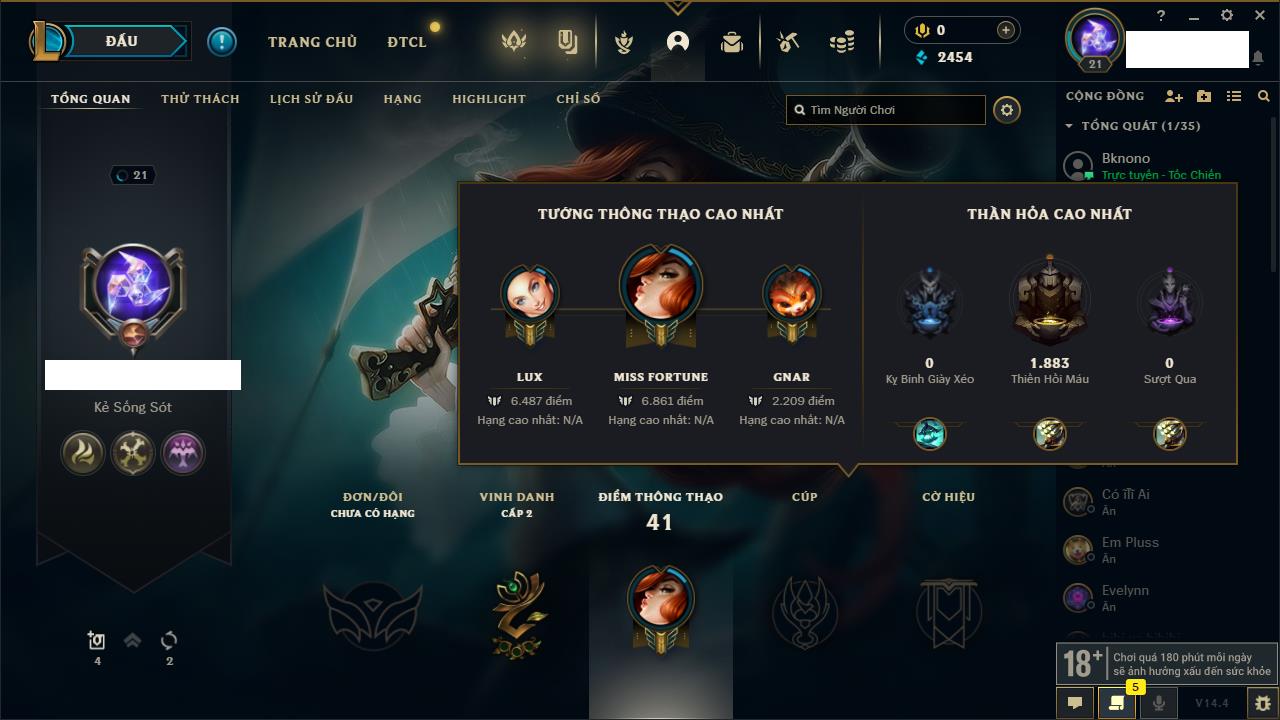This screenshot has width=1280, height=720.
Task: Open the LỊCH SỬ ĐẤU tab
Action: 311,99
